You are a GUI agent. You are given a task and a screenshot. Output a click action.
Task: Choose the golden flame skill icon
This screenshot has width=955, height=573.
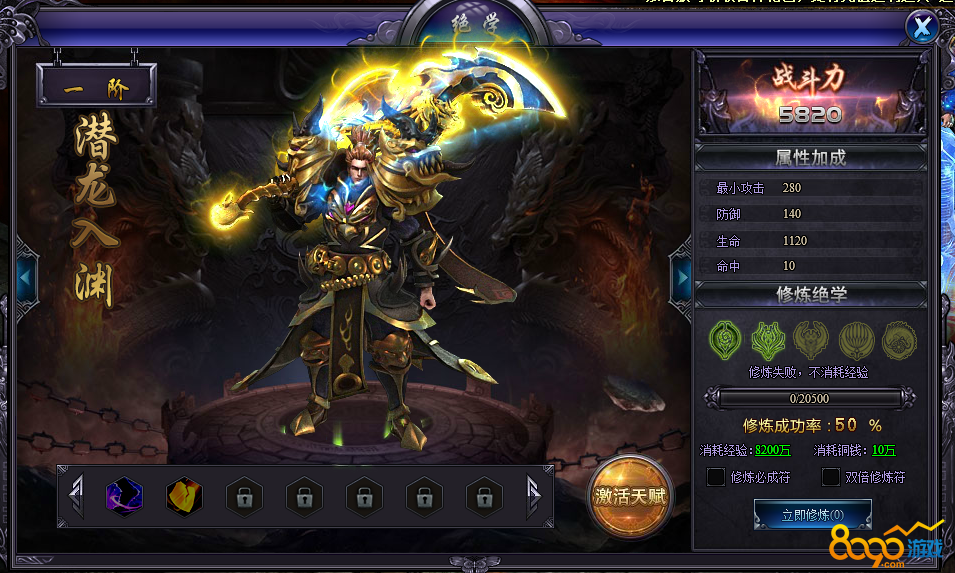click(x=184, y=495)
